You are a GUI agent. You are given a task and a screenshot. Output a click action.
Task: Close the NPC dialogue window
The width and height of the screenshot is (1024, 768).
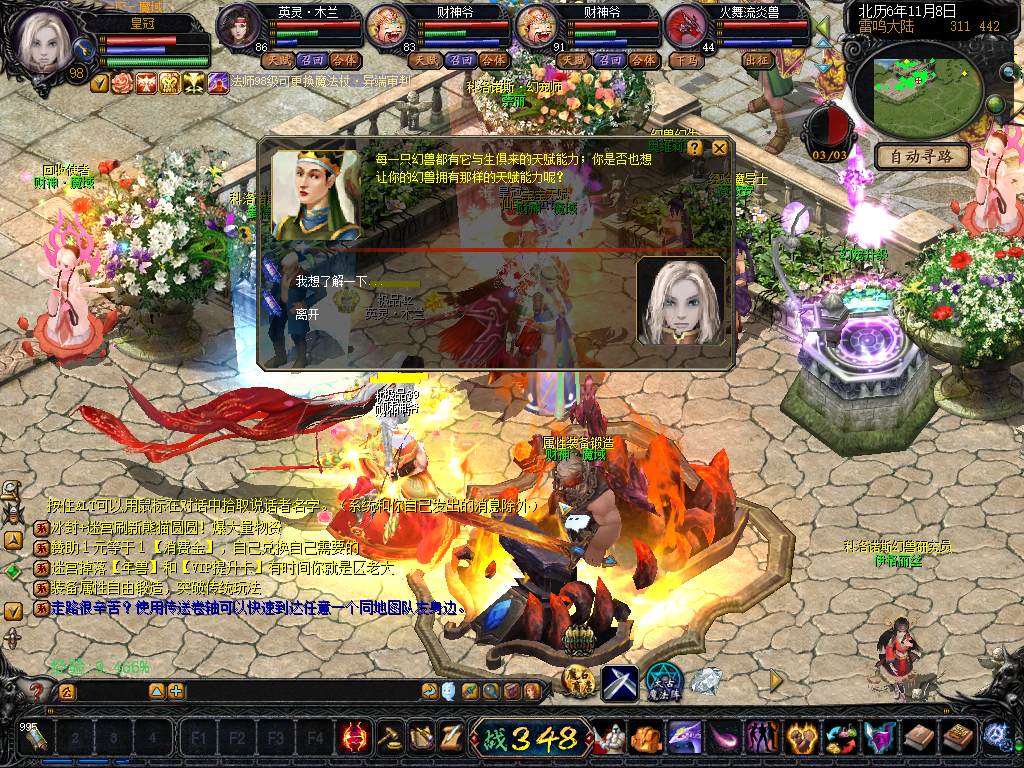(x=719, y=148)
